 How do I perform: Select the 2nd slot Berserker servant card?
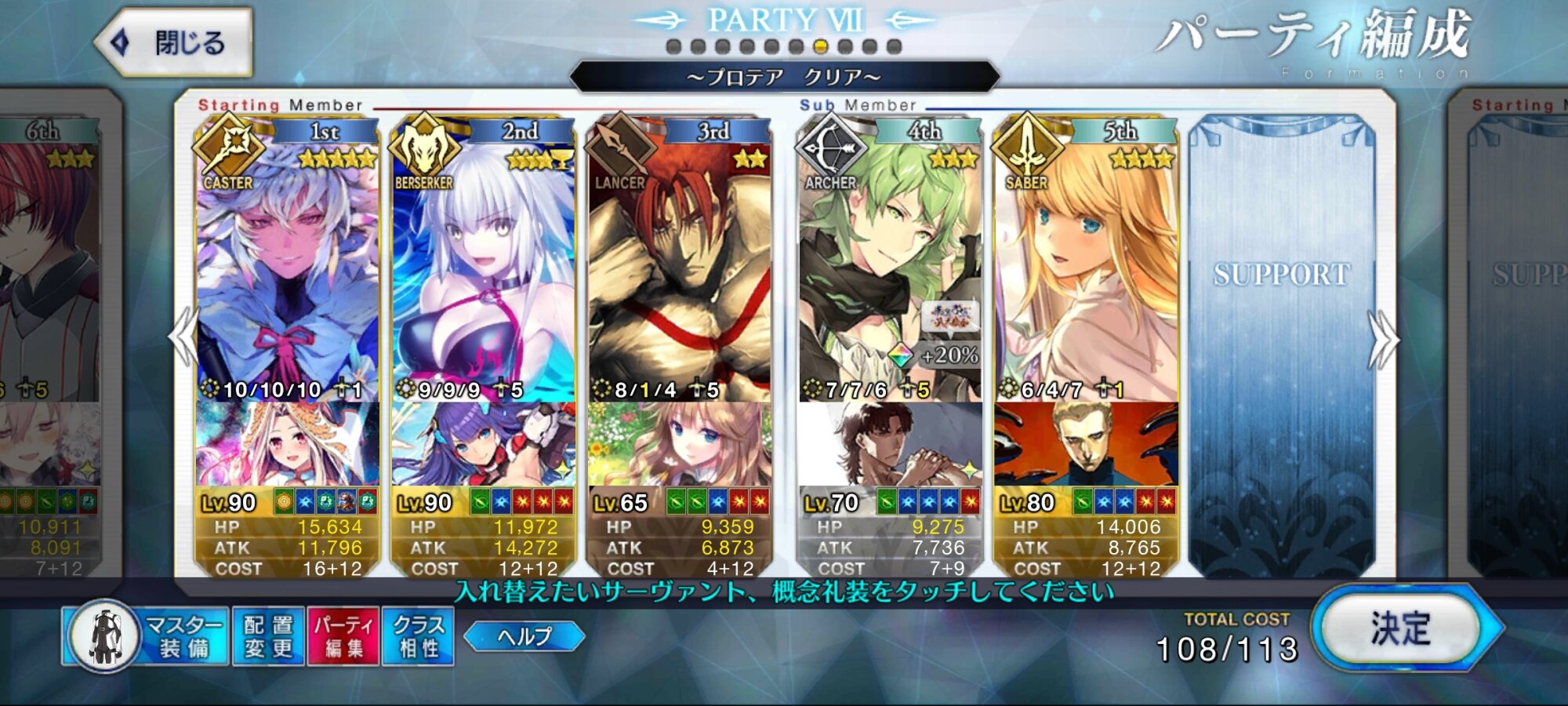(483, 275)
